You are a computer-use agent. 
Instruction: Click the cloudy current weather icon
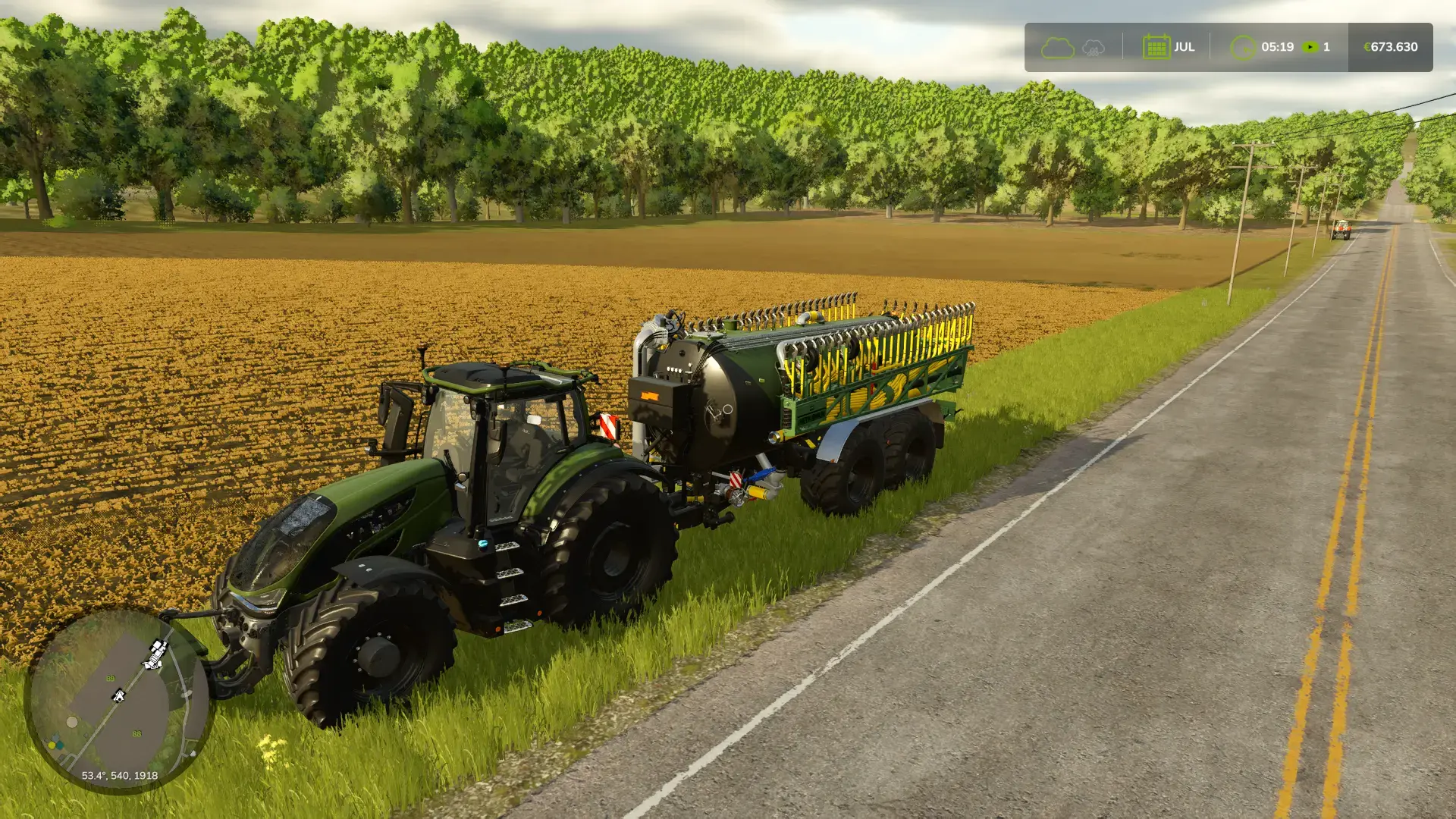(x=1057, y=48)
